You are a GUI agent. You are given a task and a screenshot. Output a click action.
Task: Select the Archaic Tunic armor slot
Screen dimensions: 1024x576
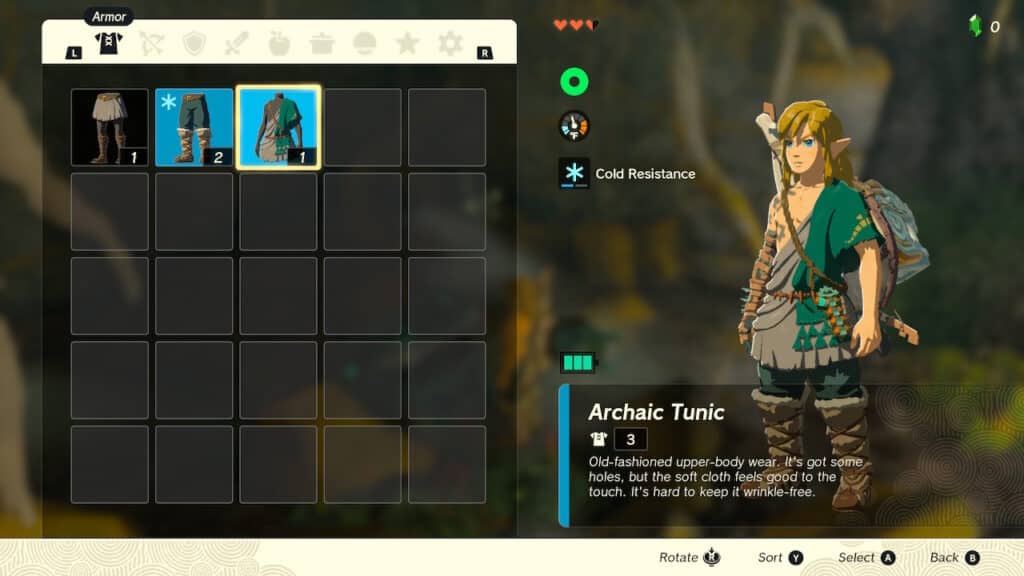279,127
